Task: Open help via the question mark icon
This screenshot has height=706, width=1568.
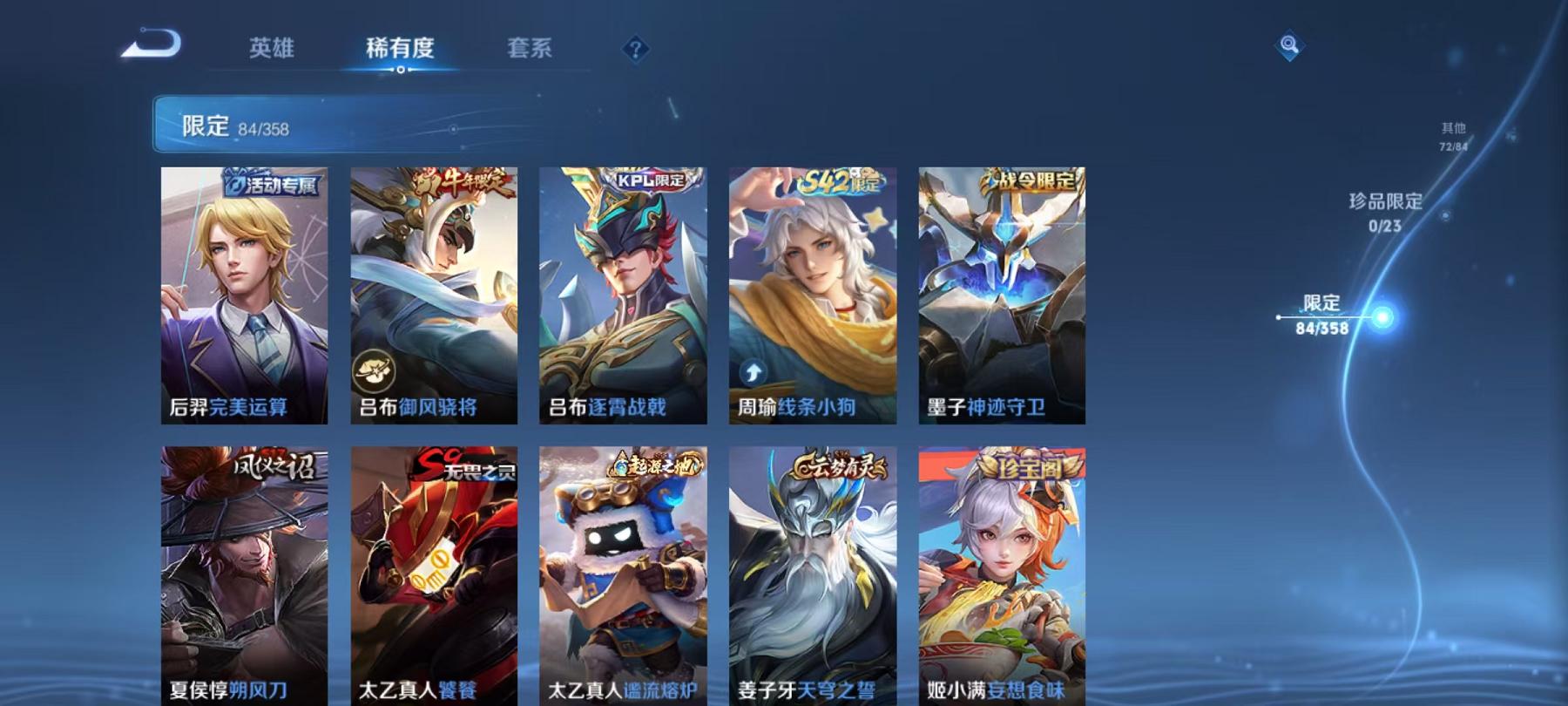Action: pyautogui.click(x=634, y=50)
